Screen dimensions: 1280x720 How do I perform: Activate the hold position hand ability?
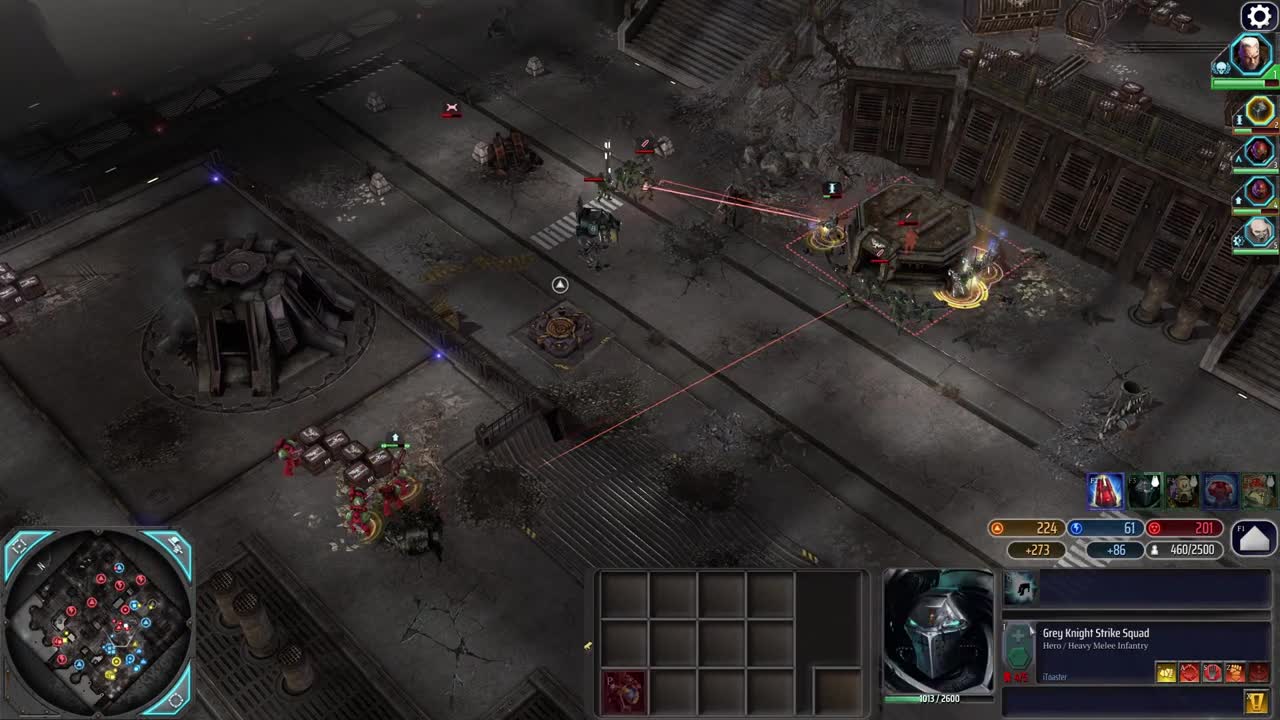(1213, 671)
